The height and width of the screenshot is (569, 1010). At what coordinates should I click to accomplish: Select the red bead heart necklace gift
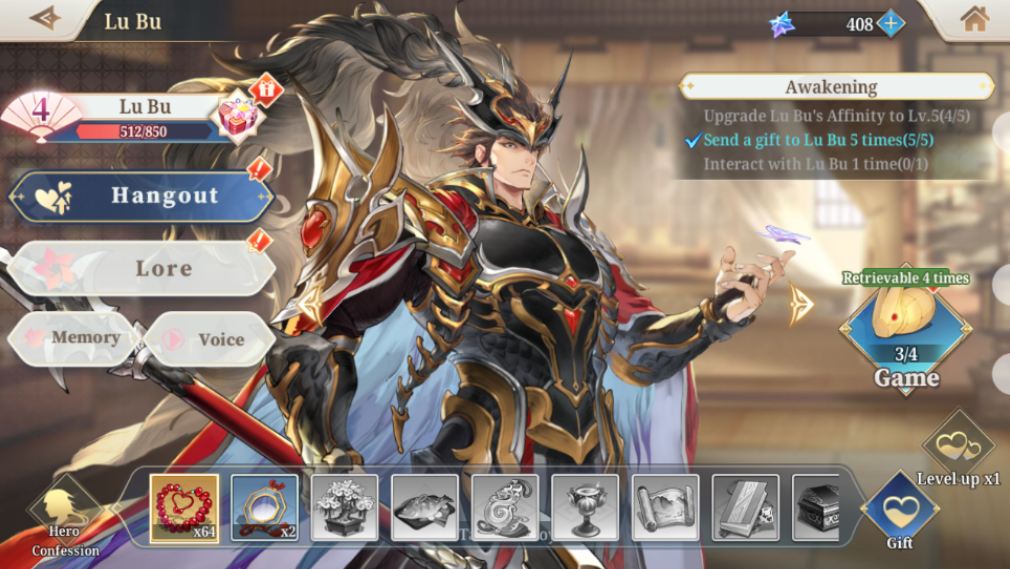click(184, 508)
